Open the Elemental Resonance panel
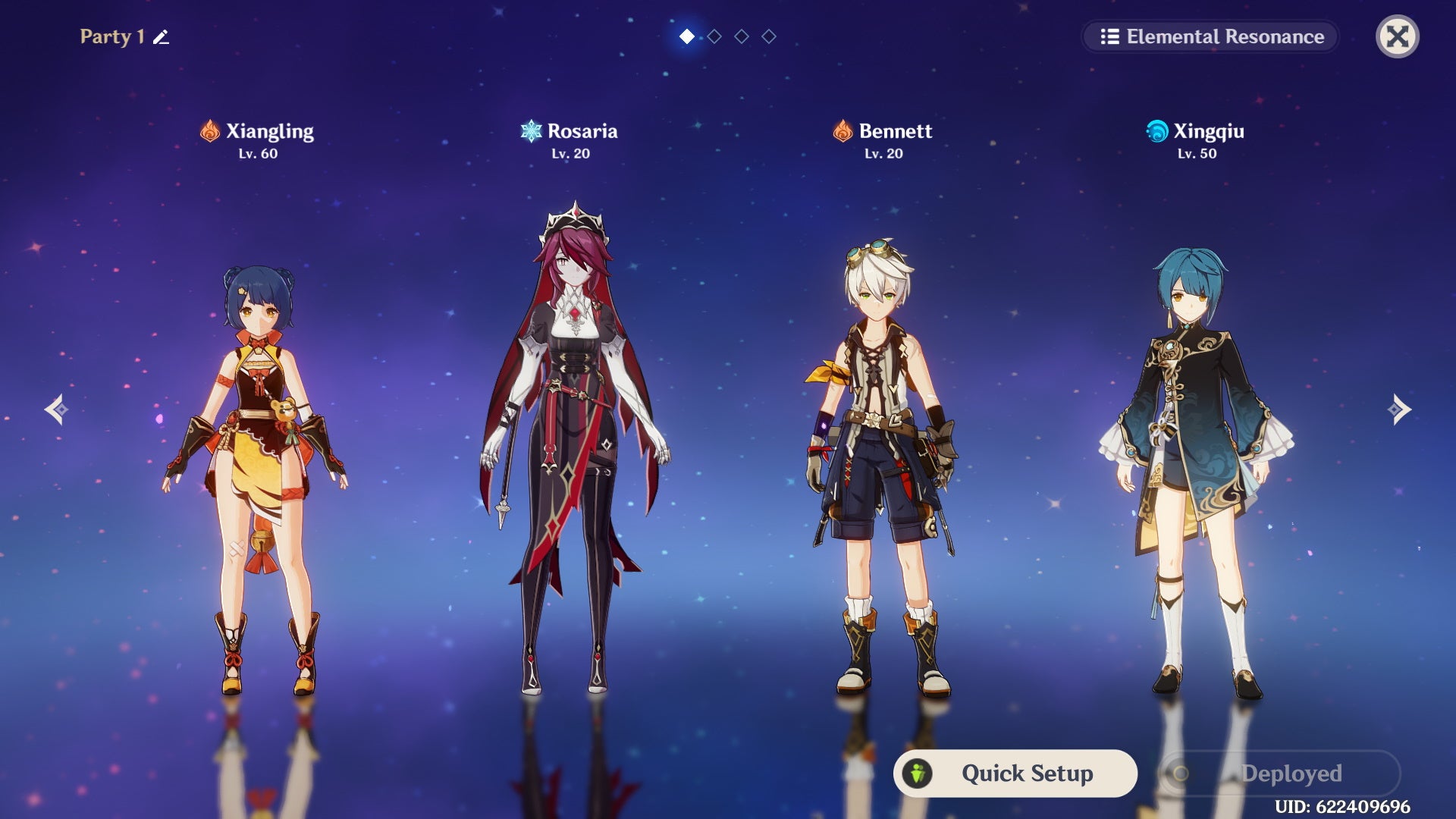Viewport: 1456px width, 819px height. click(x=1210, y=36)
